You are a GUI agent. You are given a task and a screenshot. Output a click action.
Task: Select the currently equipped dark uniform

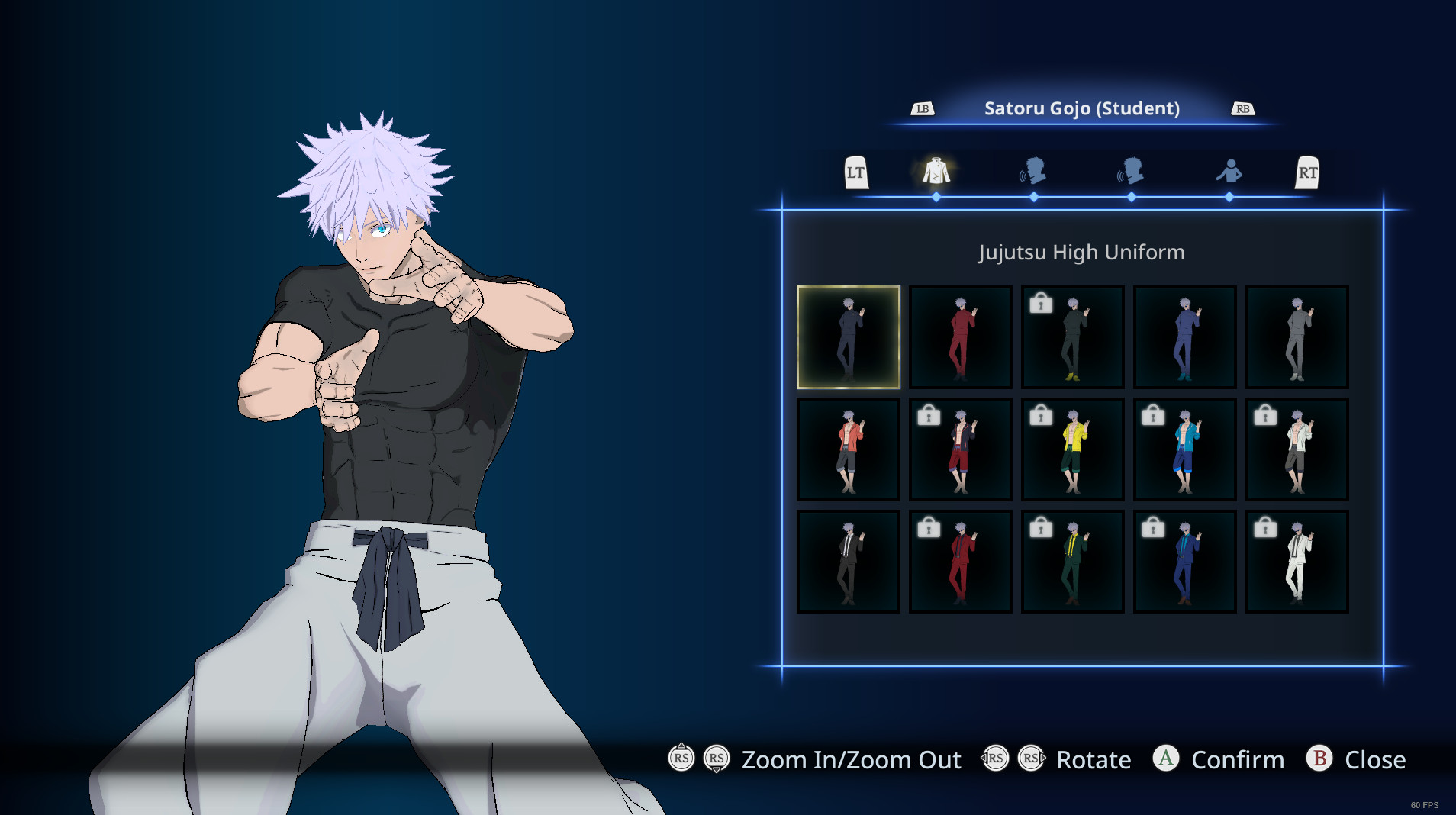[x=849, y=337]
